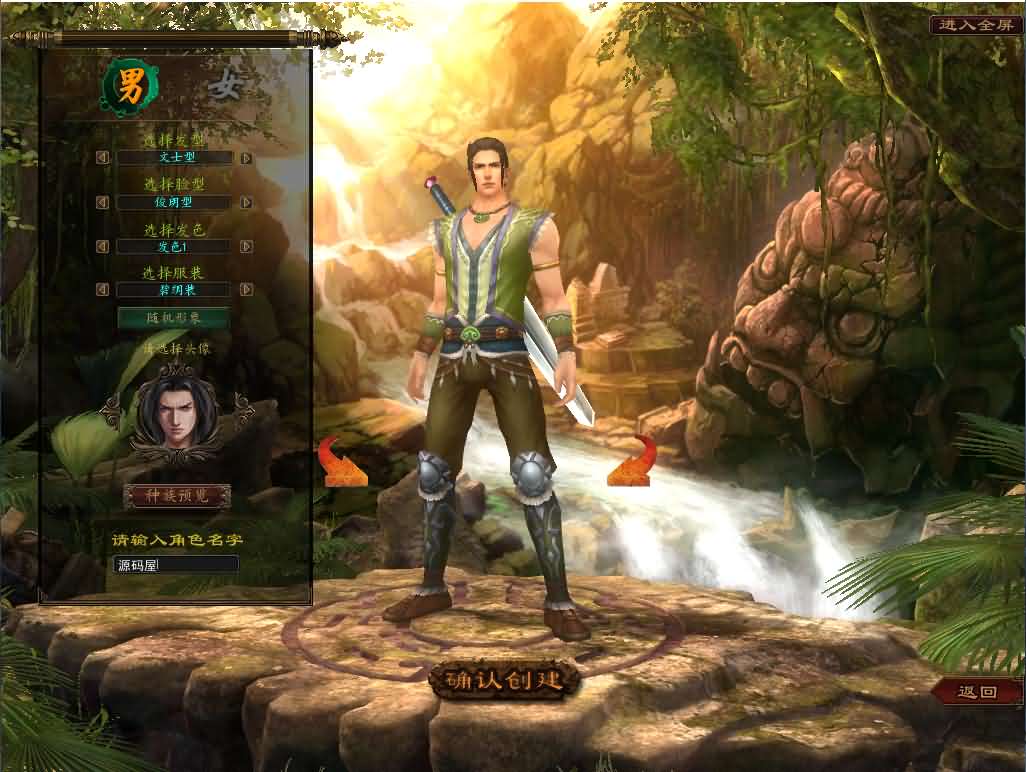The image size is (1026, 772).
Task: Confirm character creation (确认创建)
Action: pyautogui.click(x=505, y=680)
